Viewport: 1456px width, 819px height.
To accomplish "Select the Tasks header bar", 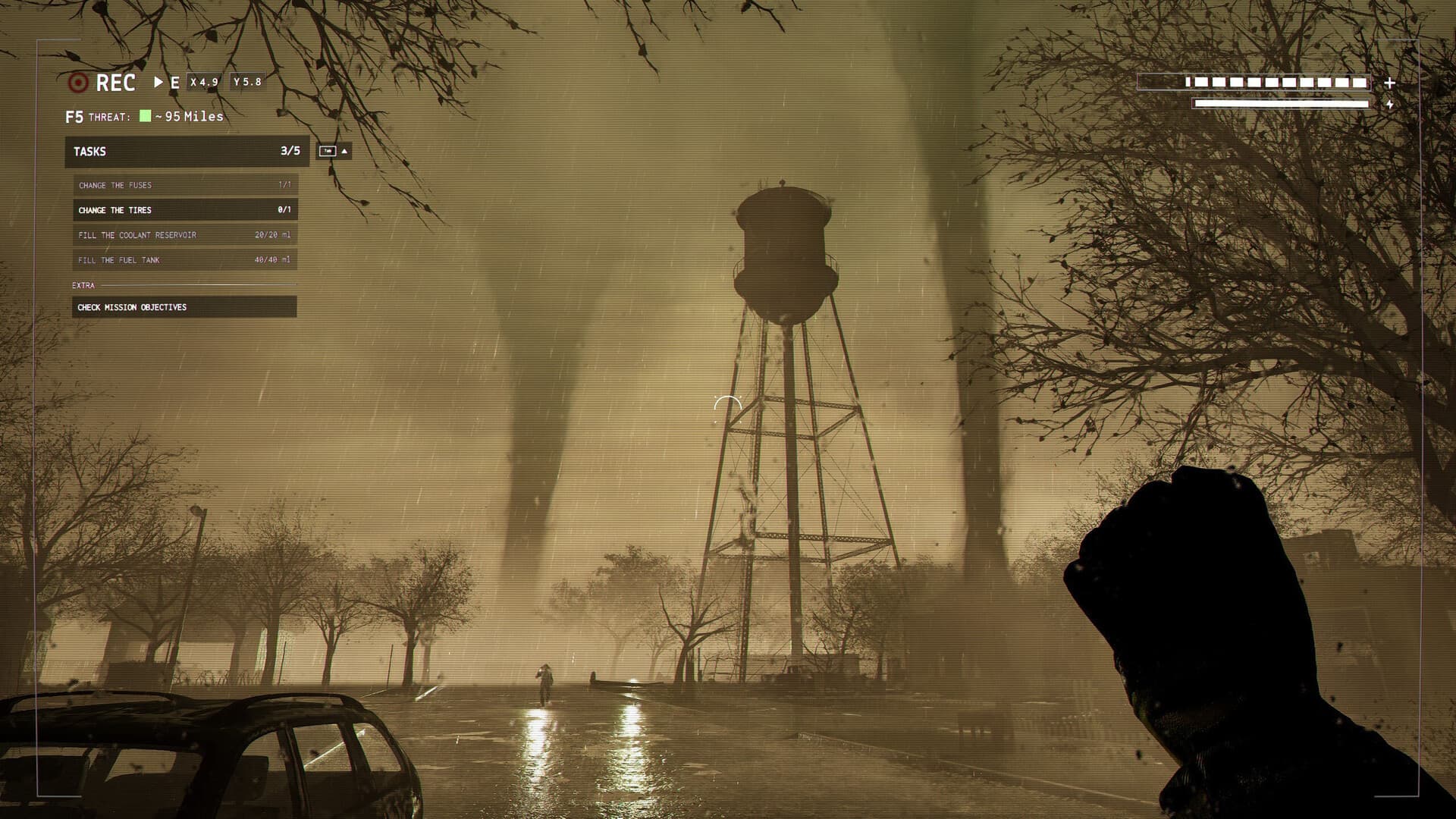I will (187, 152).
